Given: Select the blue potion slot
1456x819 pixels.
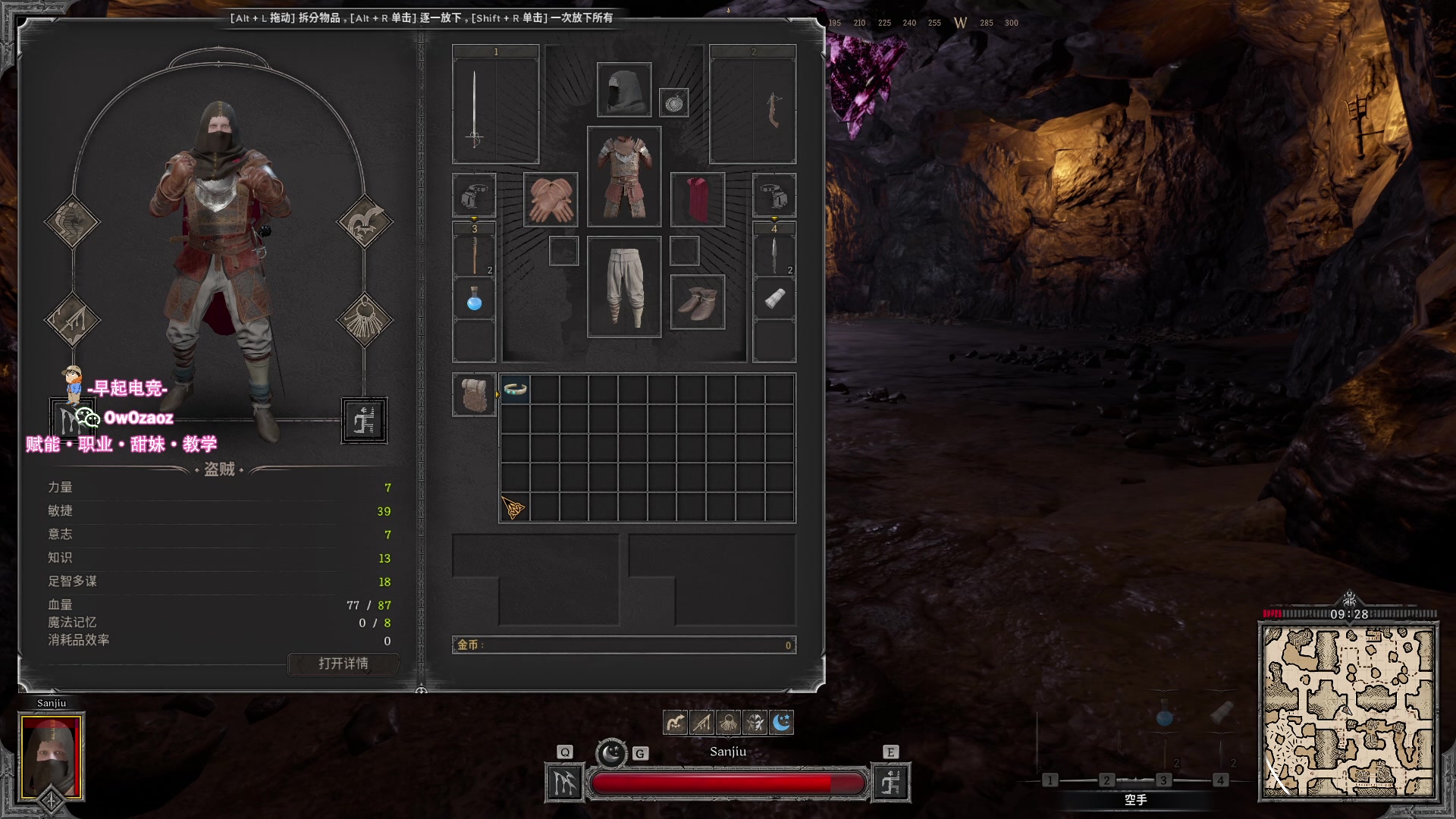Looking at the screenshot, I should click(x=474, y=300).
